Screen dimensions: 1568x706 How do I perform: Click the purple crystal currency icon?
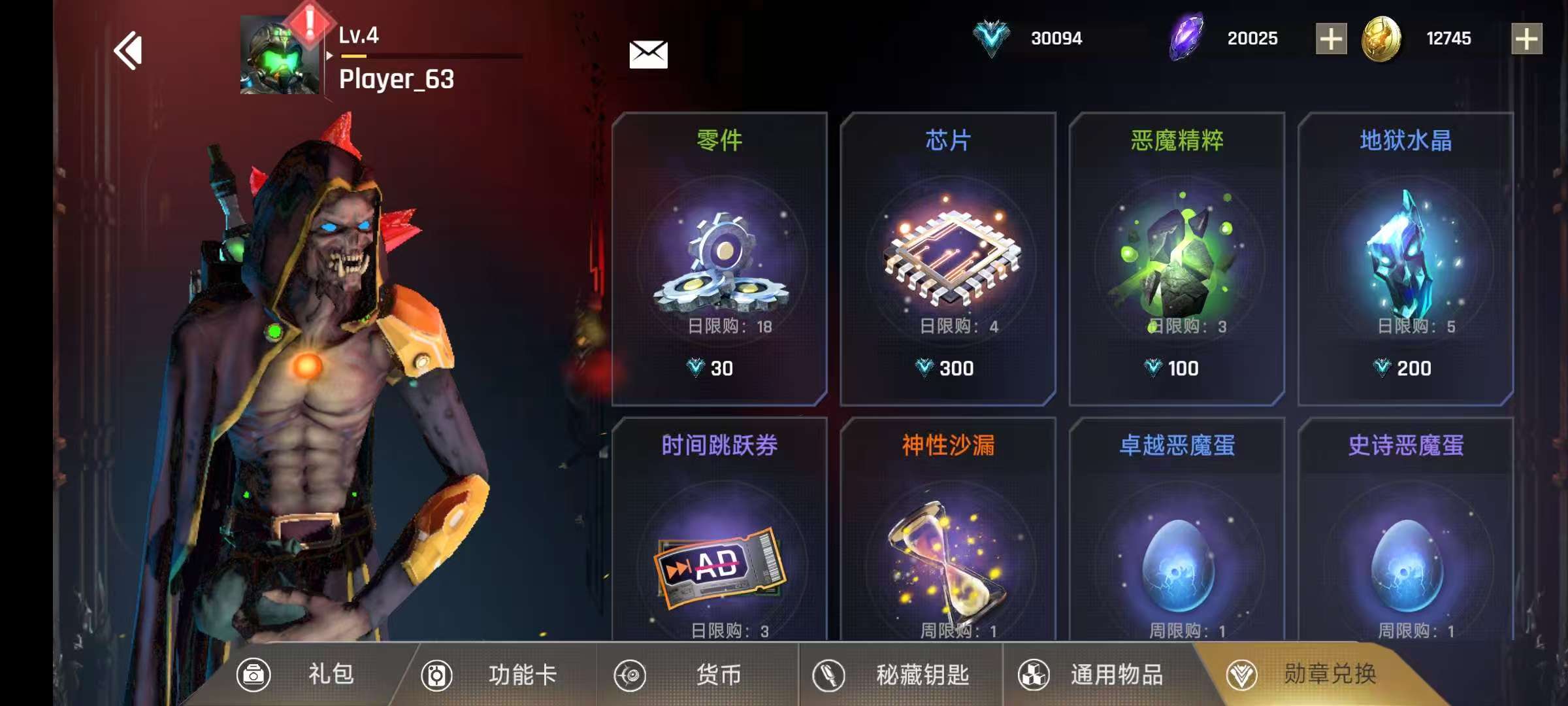point(1186,37)
